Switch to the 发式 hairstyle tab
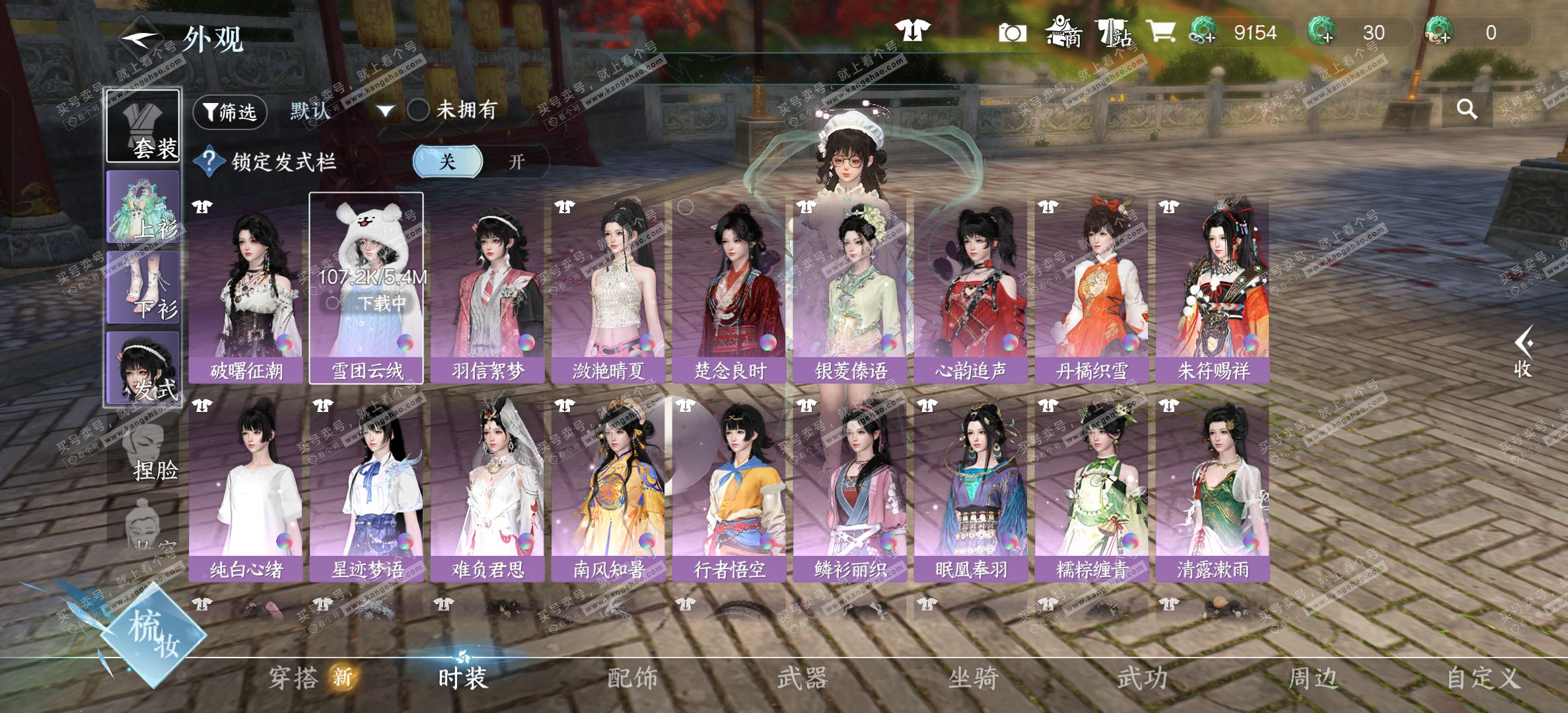The image size is (1568, 713). click(143, 368)
